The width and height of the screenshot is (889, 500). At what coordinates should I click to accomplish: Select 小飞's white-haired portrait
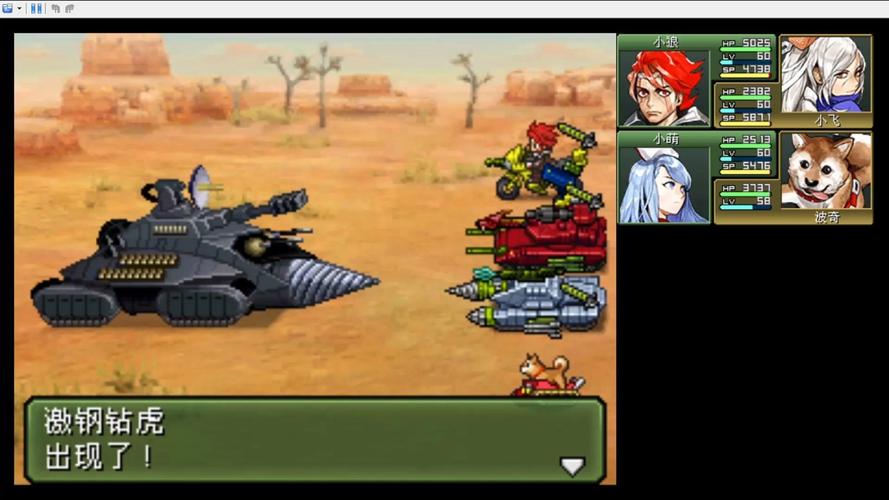coord(825,74)
